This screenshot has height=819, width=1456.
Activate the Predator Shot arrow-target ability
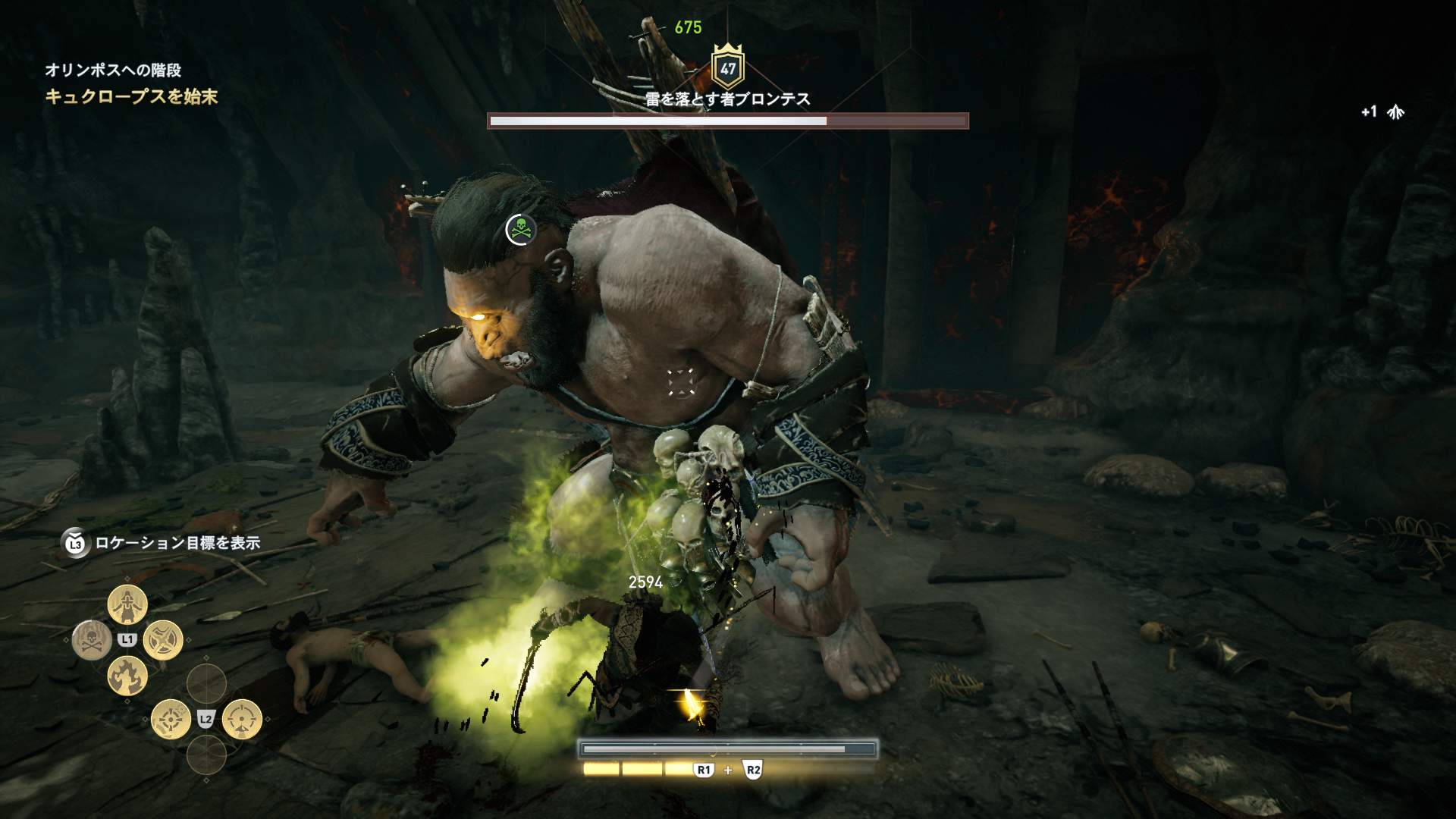242,719
